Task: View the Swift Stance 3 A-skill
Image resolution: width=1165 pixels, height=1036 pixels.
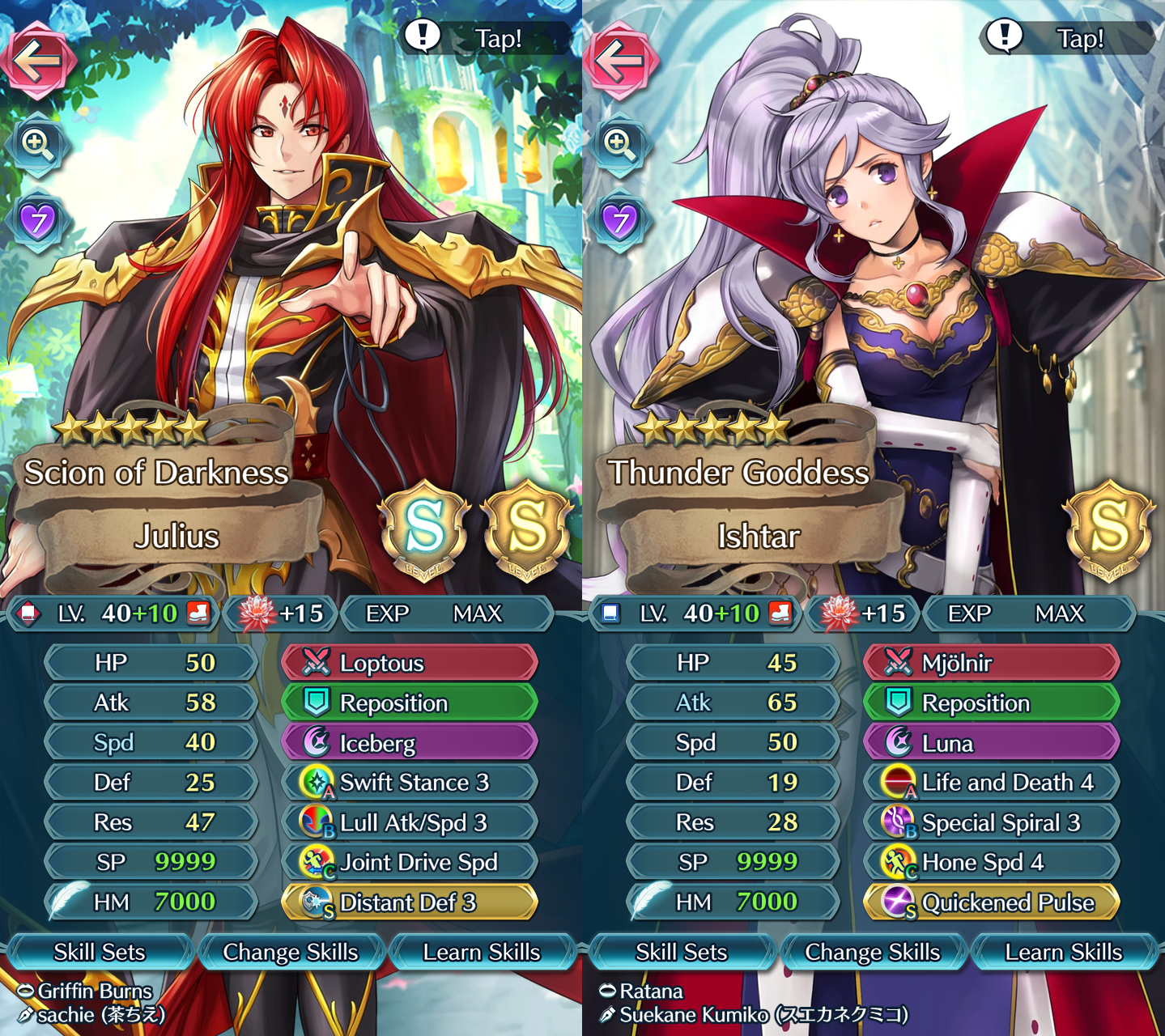Action: pos(409,782)
